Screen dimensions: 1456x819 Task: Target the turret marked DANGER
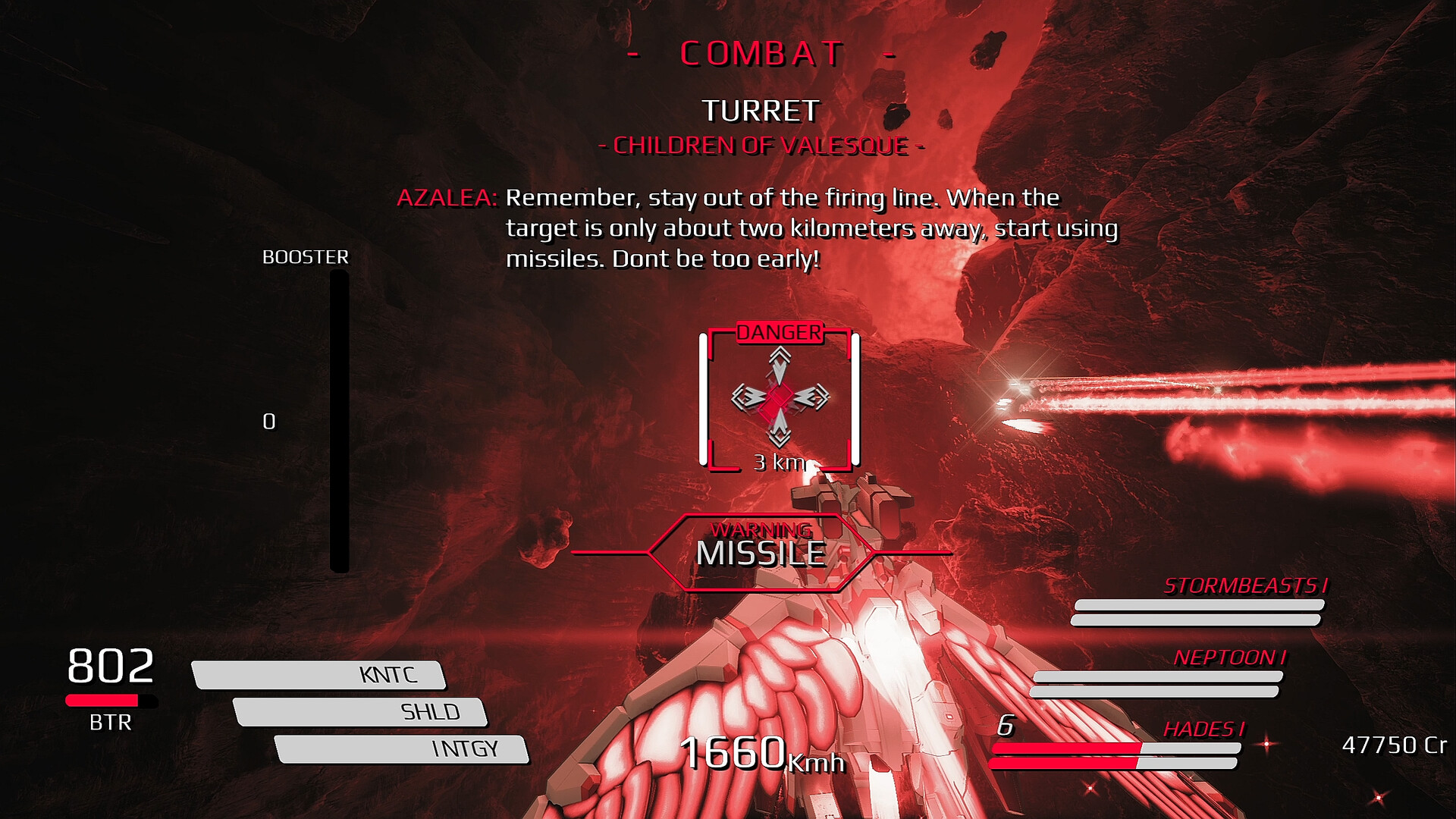[779, 398]
